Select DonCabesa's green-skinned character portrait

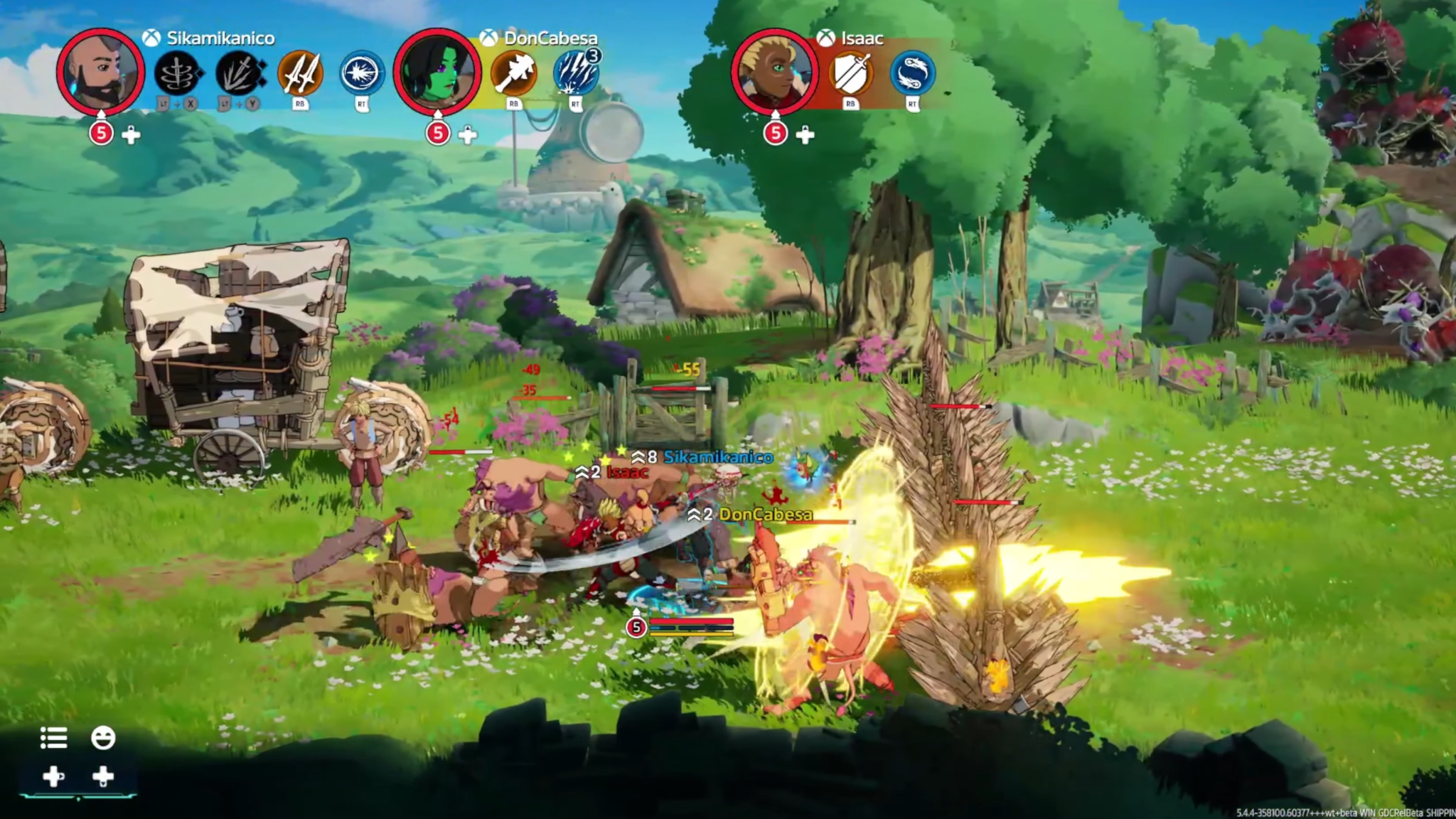[437, 72]
